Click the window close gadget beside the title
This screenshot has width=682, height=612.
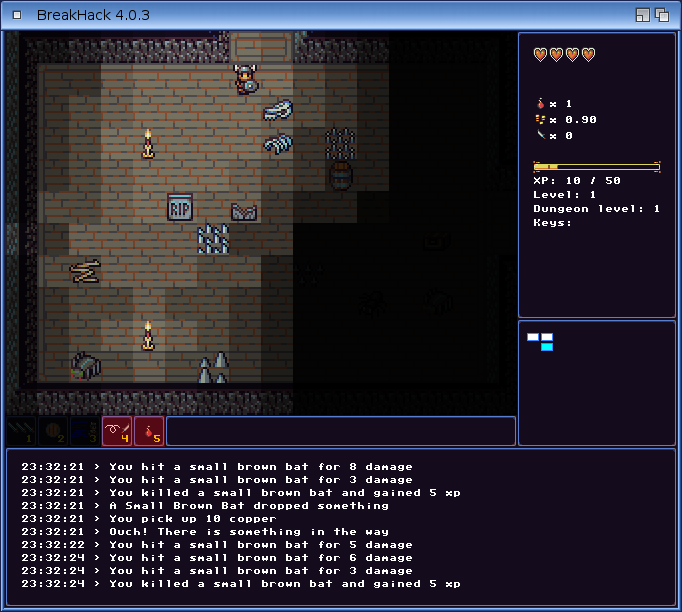coord(16,15)
